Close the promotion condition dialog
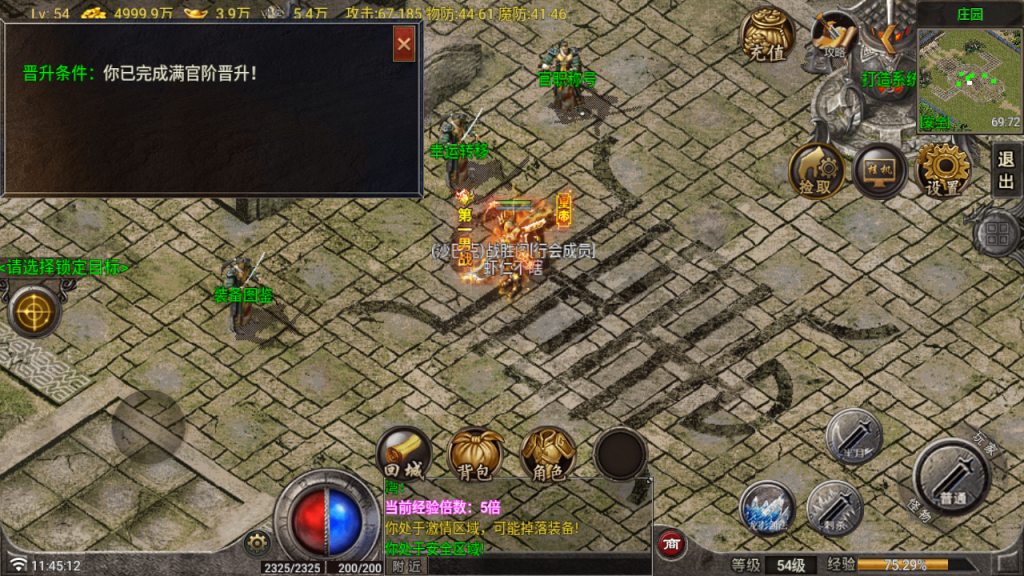Screen dimensions: 1024x576 click(x=404, y=44)
